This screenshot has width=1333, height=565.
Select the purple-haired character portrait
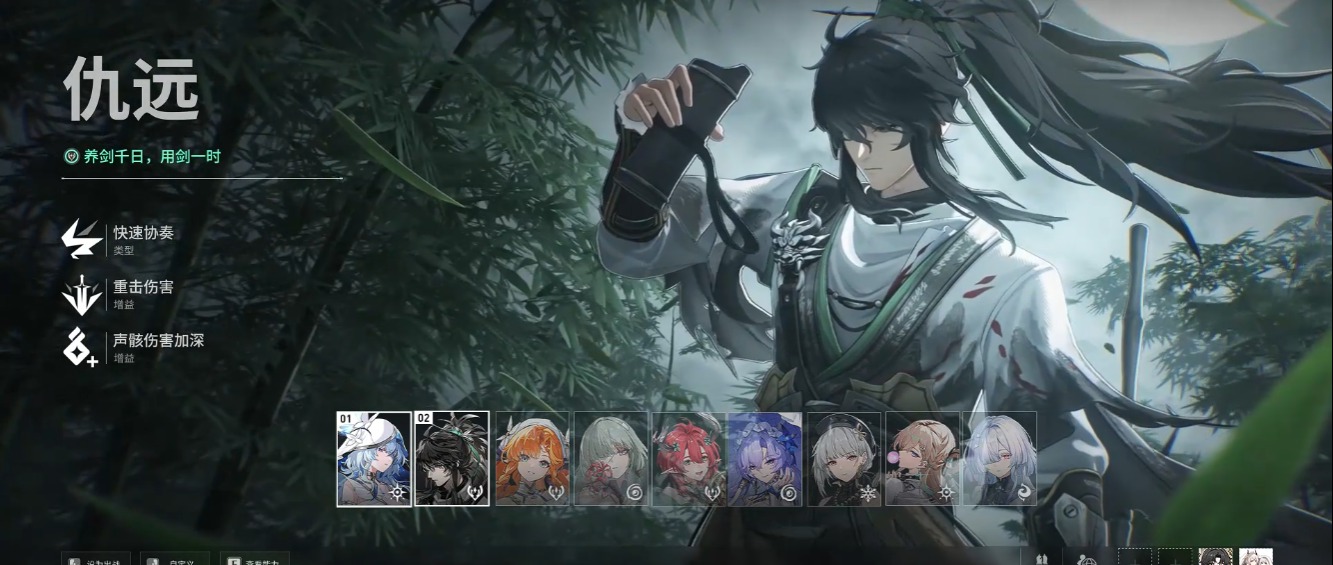click(765, 459)
